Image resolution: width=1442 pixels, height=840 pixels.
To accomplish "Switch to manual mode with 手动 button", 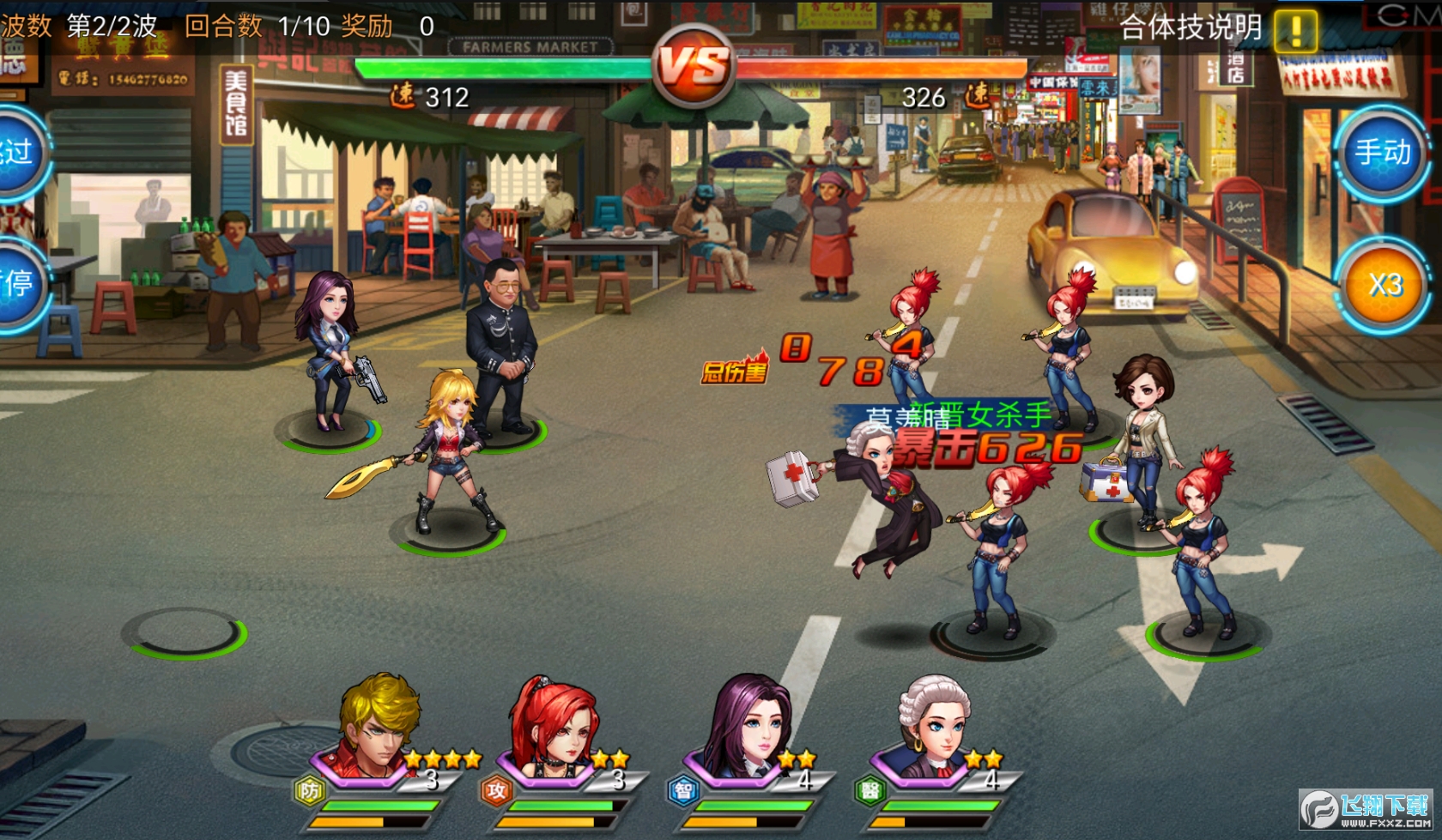I will click(x=1382, y=154).
